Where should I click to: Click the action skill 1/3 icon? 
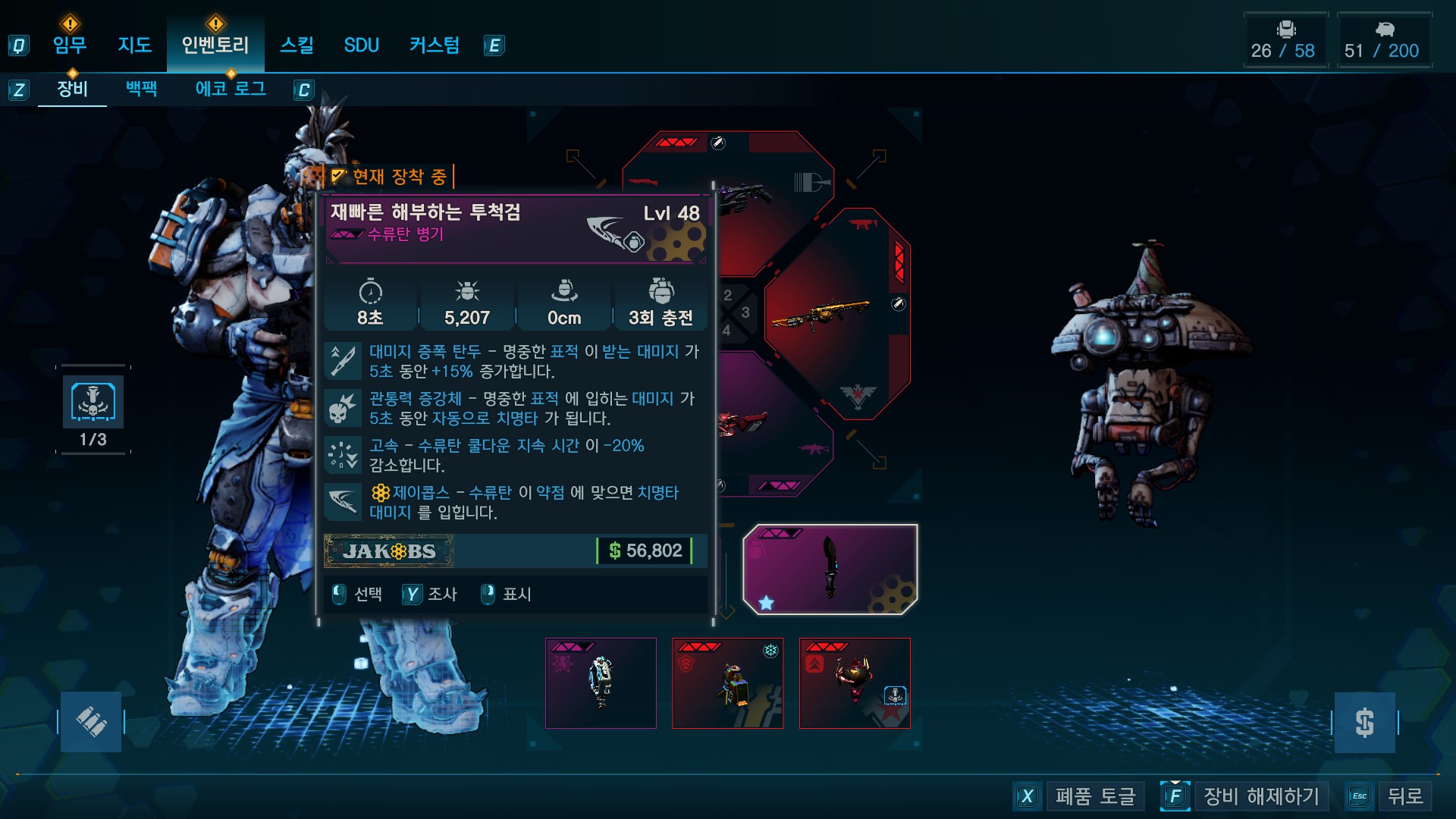tap(93, 402)
